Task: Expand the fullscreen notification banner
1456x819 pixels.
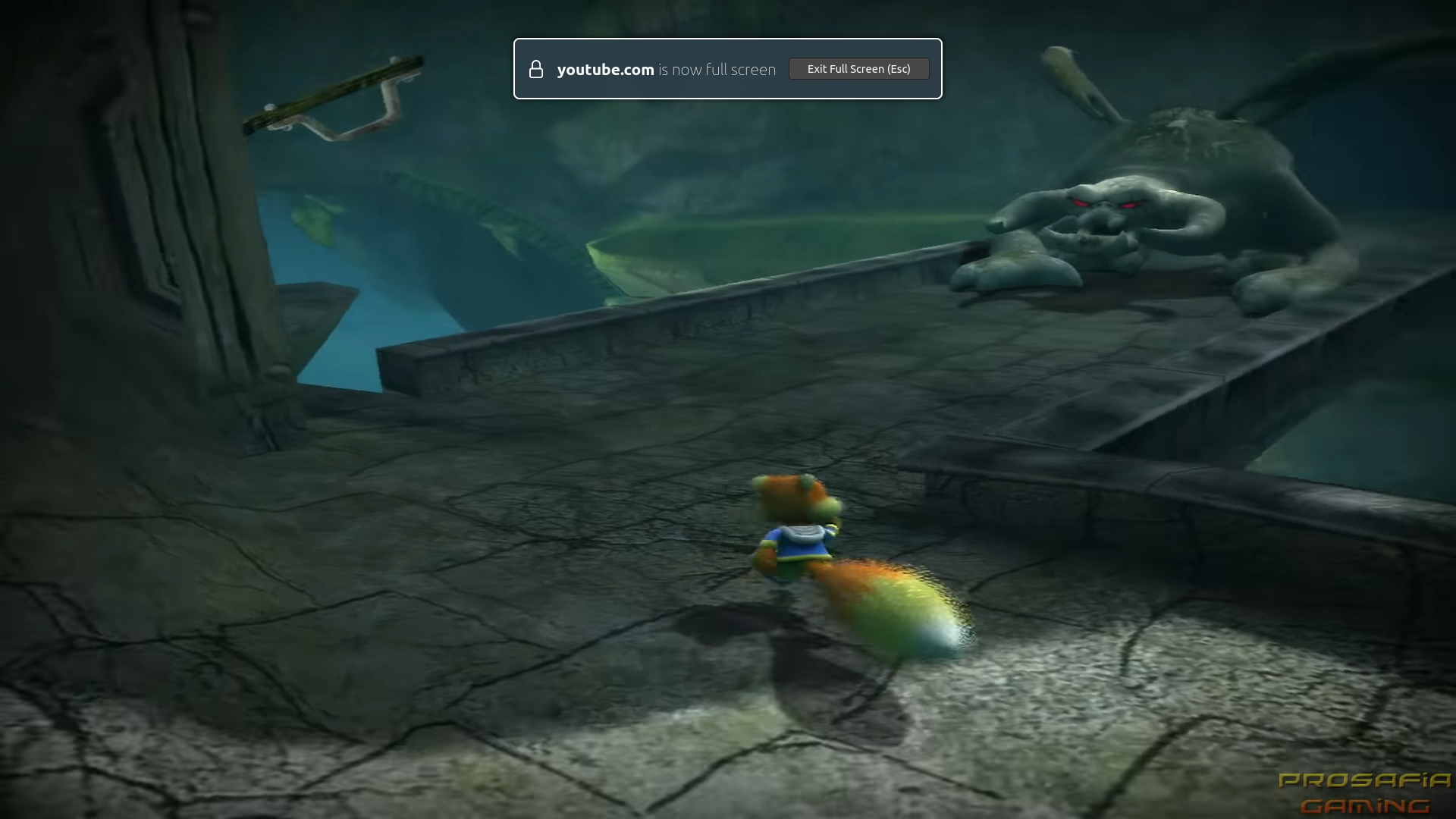Action: [728, 69]
